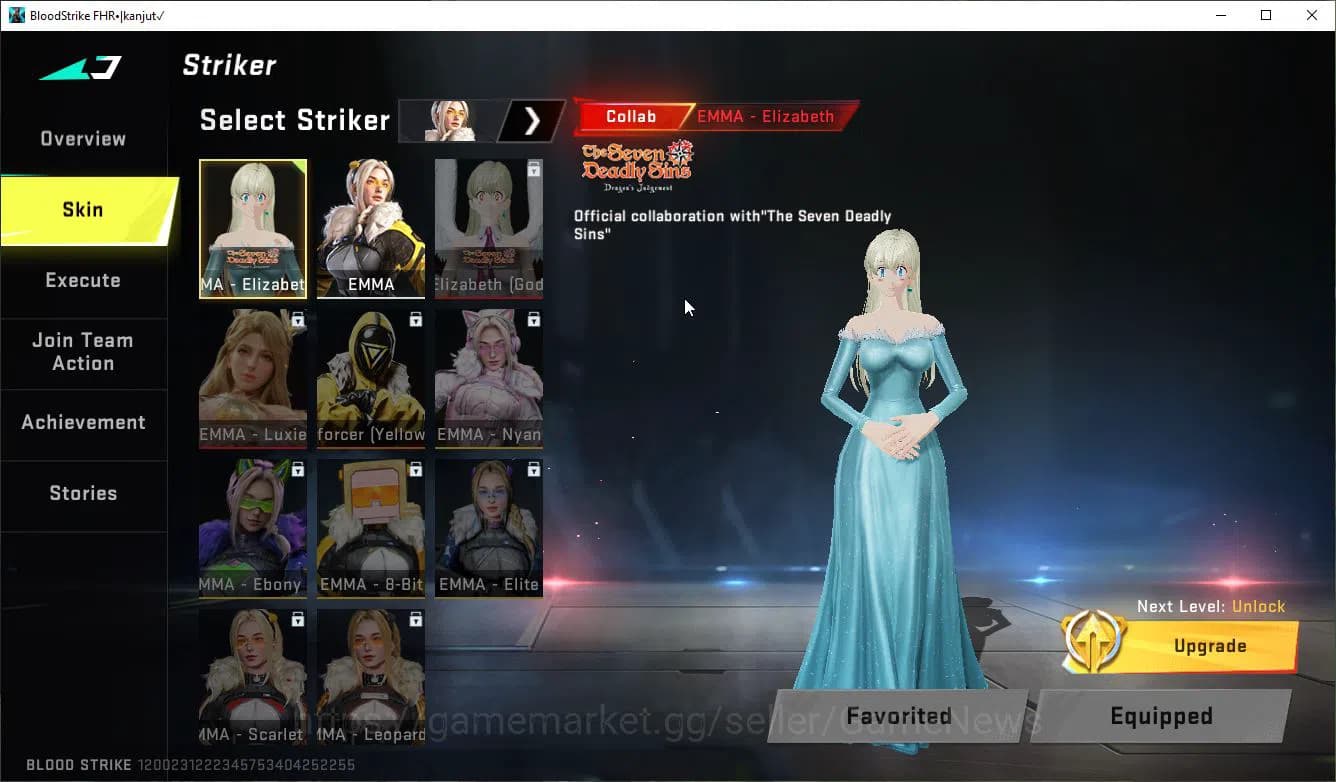Select the EMMA skin thumbnail
Screen dimensions: 1336x782
[x=371, y=228]
